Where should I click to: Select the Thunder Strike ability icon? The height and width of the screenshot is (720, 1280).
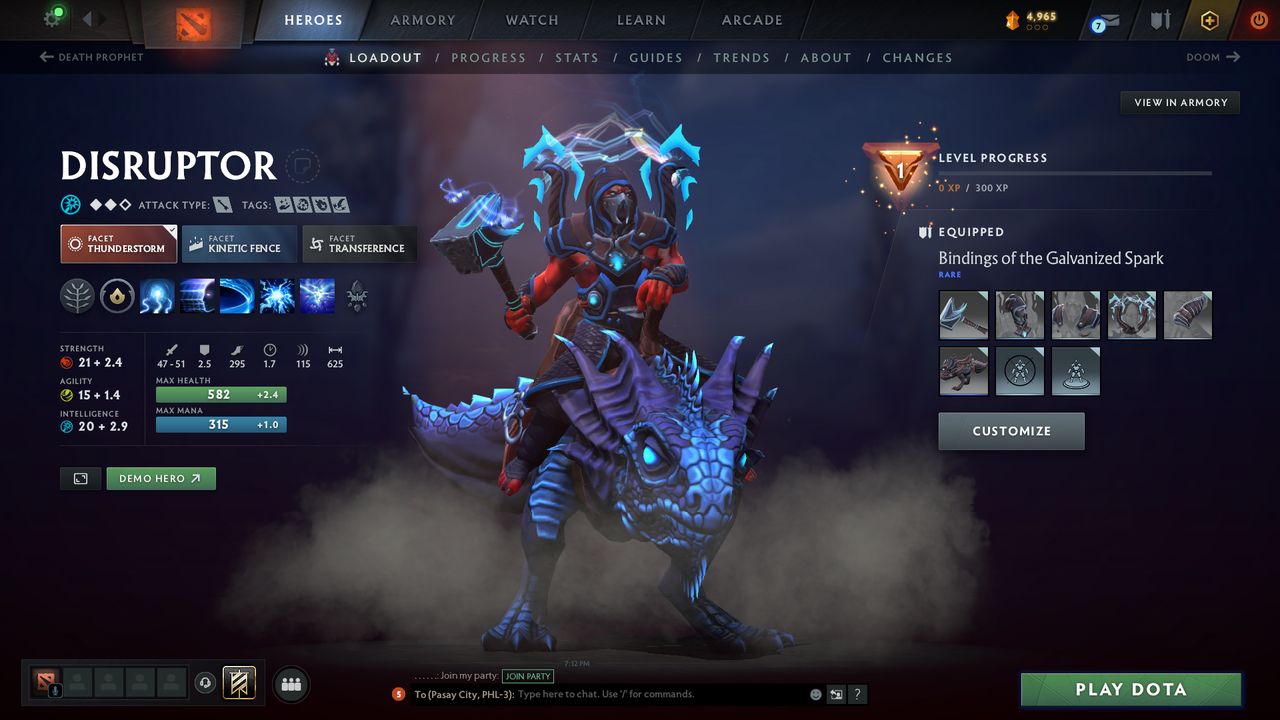click(157, 296)
